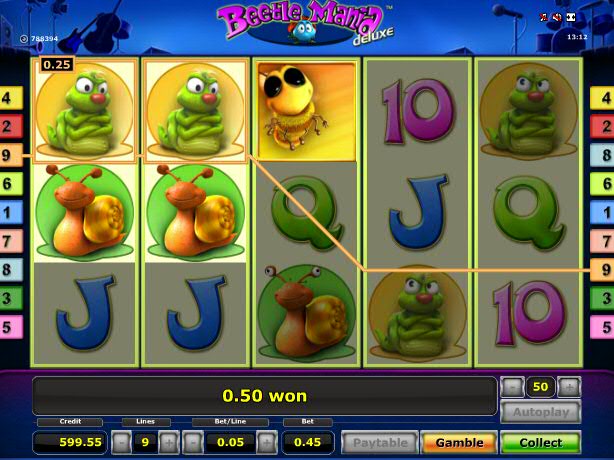Switch to fullscreen mode

click(x=570, y=18)
